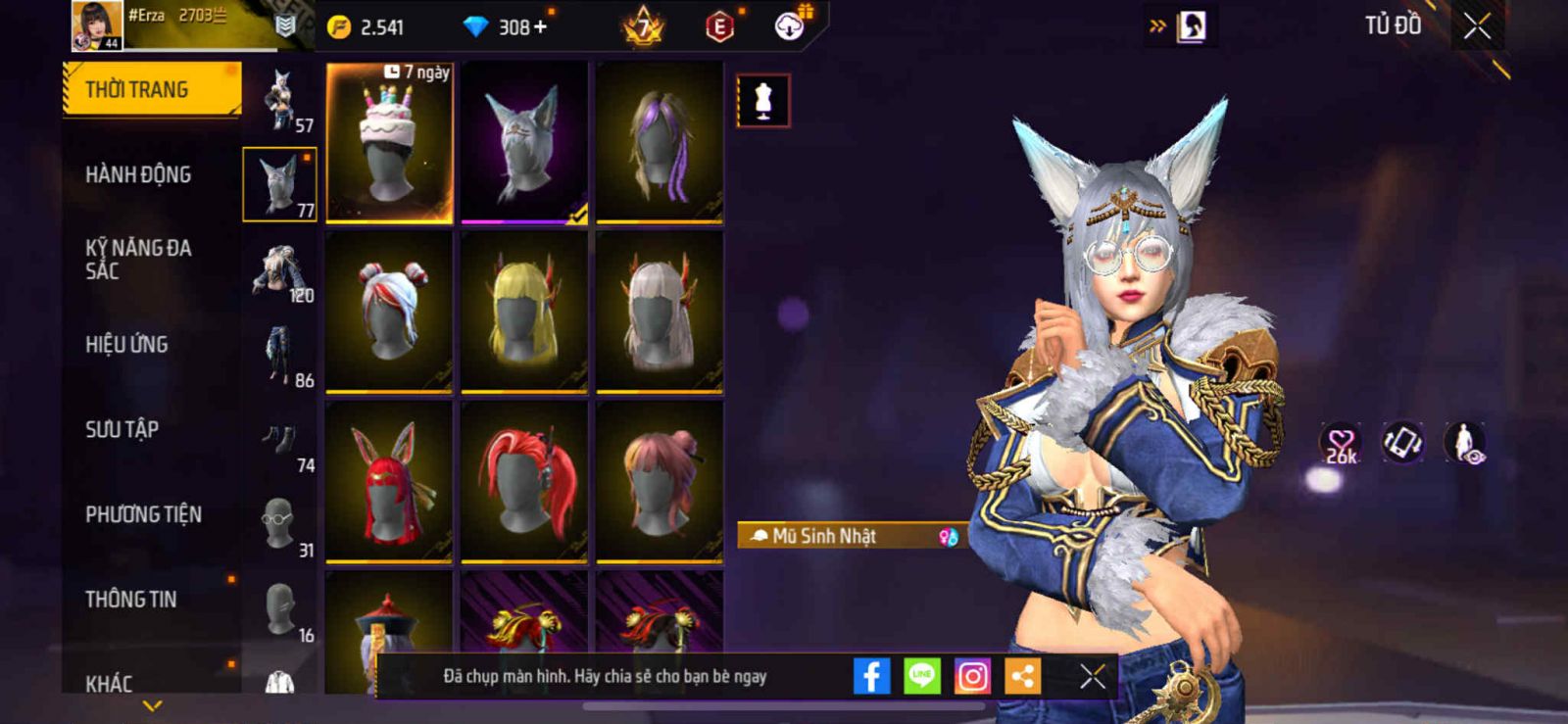Share the screenshot on Facebook
Image resolution: width=1568 pixels, height=724 pixels.
(x=871, y=676)
